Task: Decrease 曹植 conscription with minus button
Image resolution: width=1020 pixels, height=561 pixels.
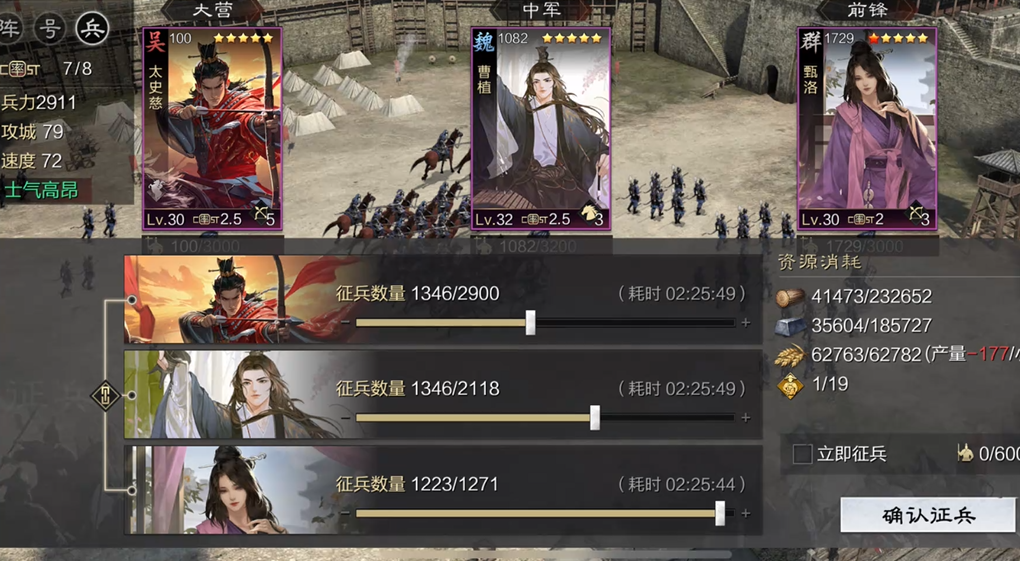Action: click(345, 418)
